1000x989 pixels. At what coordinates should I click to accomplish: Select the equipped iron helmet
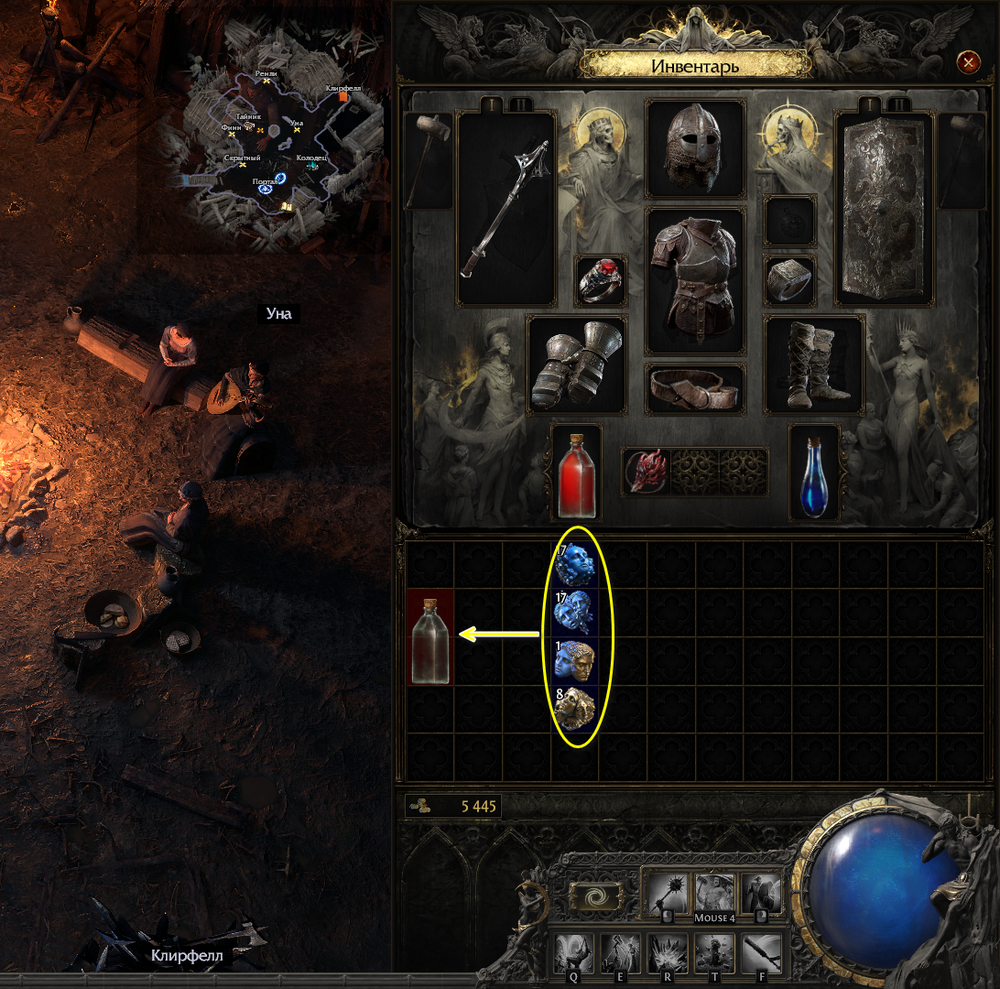pyautogui.click(x=696, y=148)
